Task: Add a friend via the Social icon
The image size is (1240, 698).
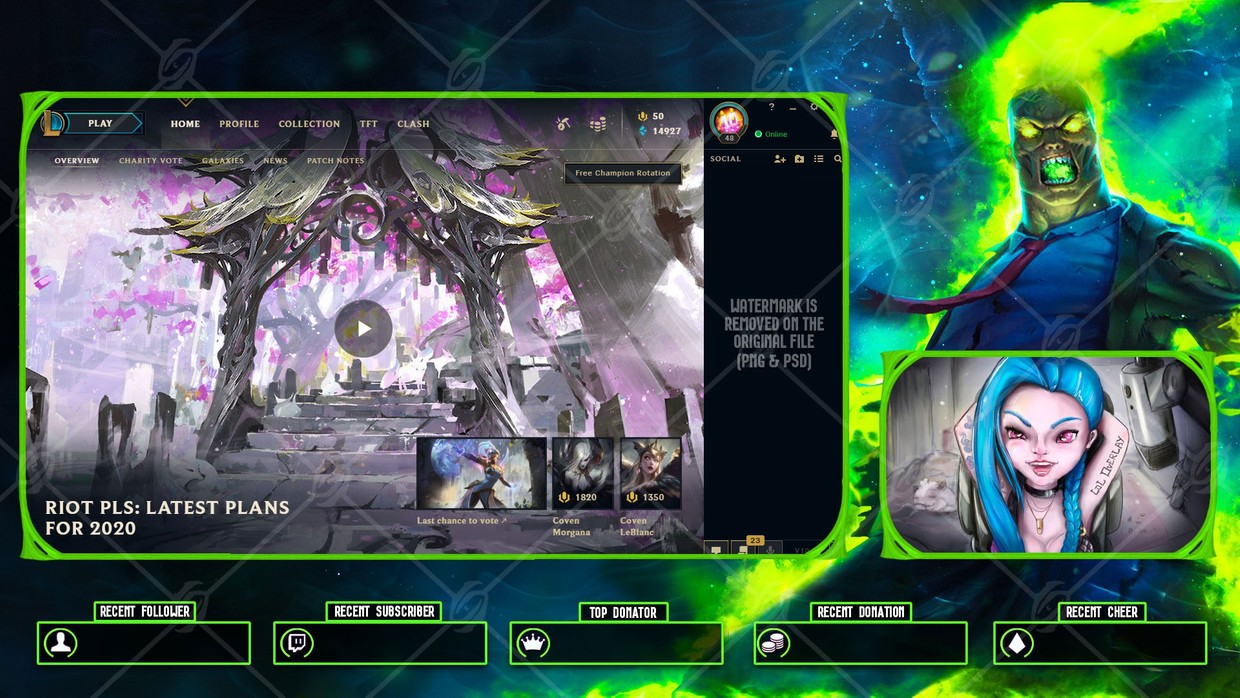Action: pyautogui.click(x=779, y=159)
